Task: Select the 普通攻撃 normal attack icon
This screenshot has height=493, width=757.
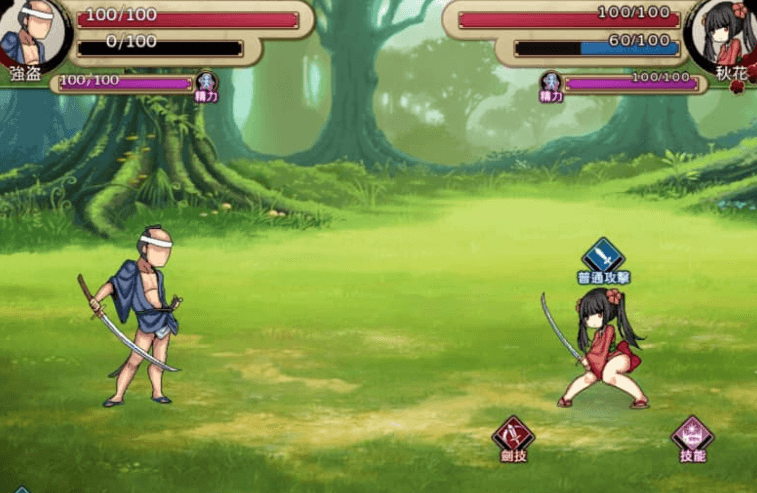Action: pyautogui.click(x=602, y=255)
